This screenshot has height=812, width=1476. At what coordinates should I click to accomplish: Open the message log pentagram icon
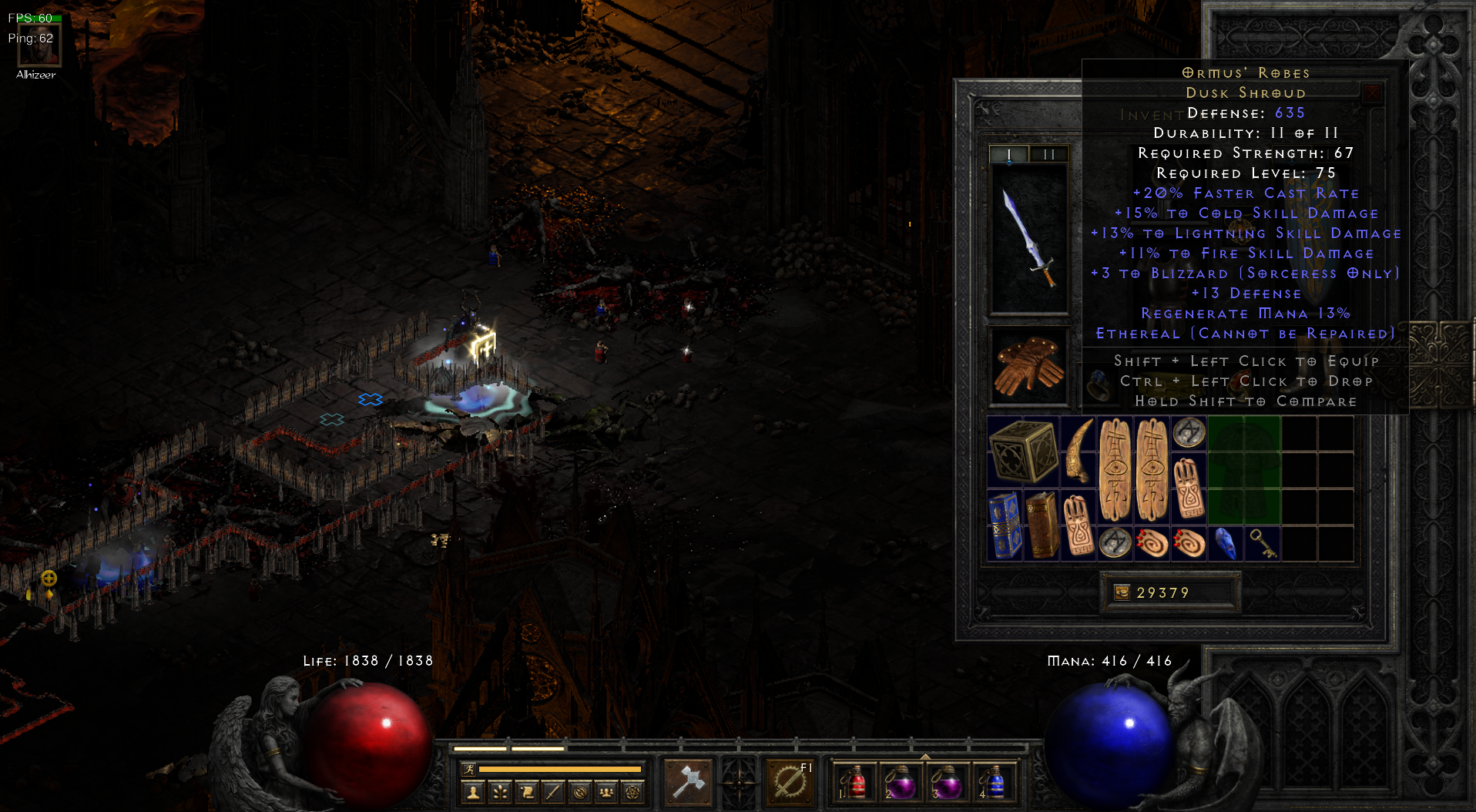click(x=632, y=791)
